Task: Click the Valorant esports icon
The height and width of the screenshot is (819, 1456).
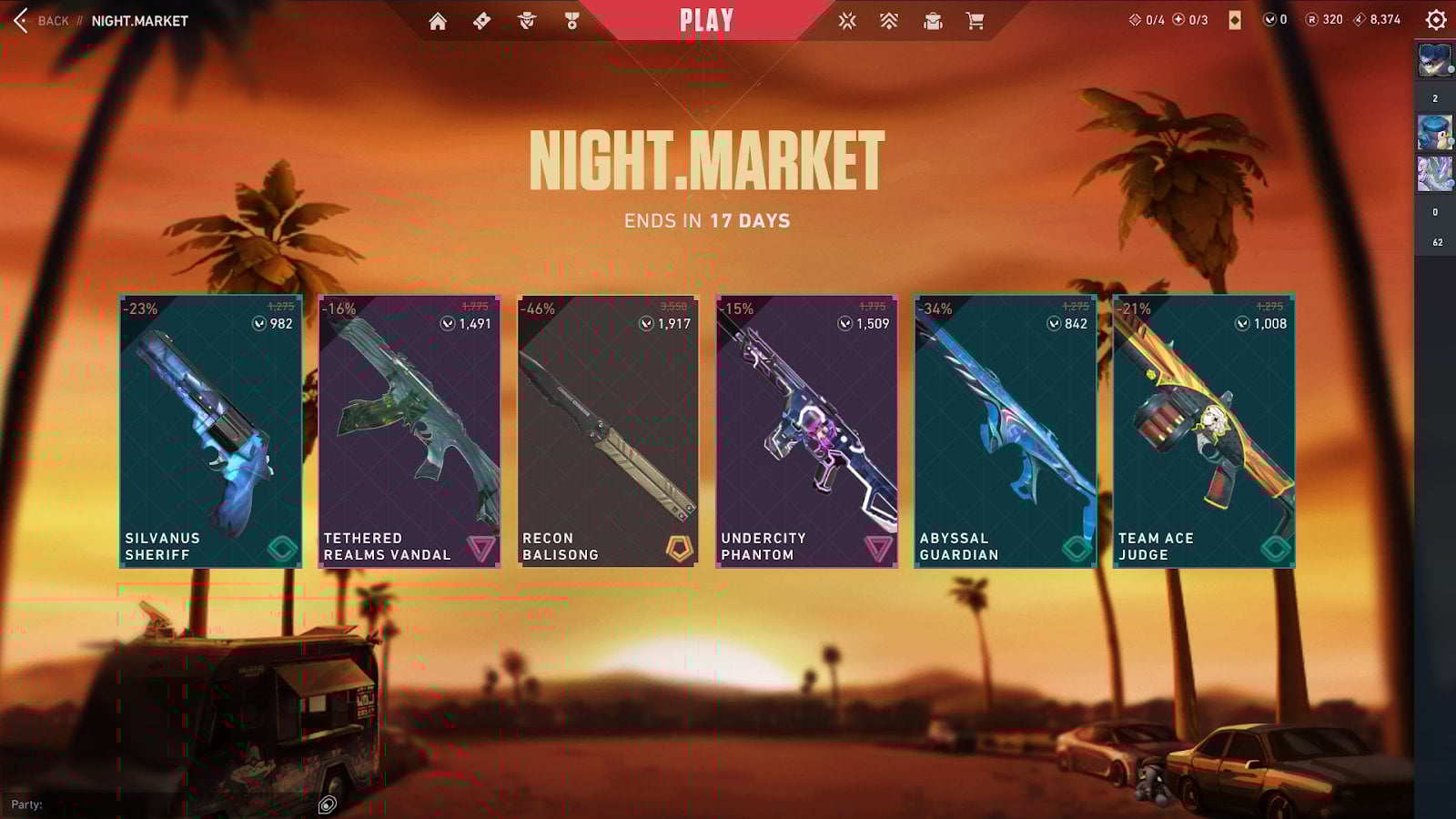Action: tap(847, 20)
